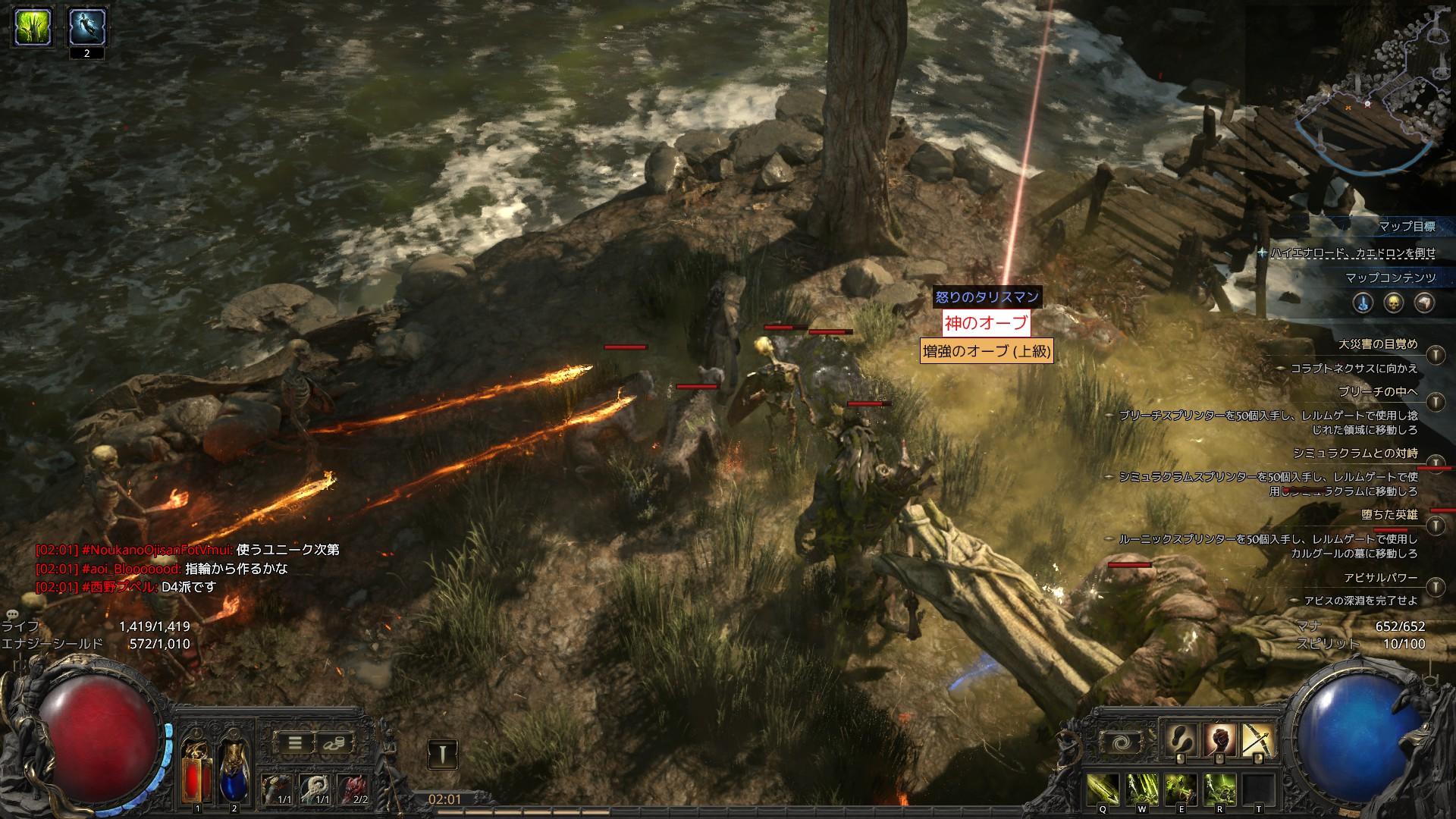Click the gold skull map content icon
The width and height of the screenshot is (1456, 819).
click(x=1394, y=303)
